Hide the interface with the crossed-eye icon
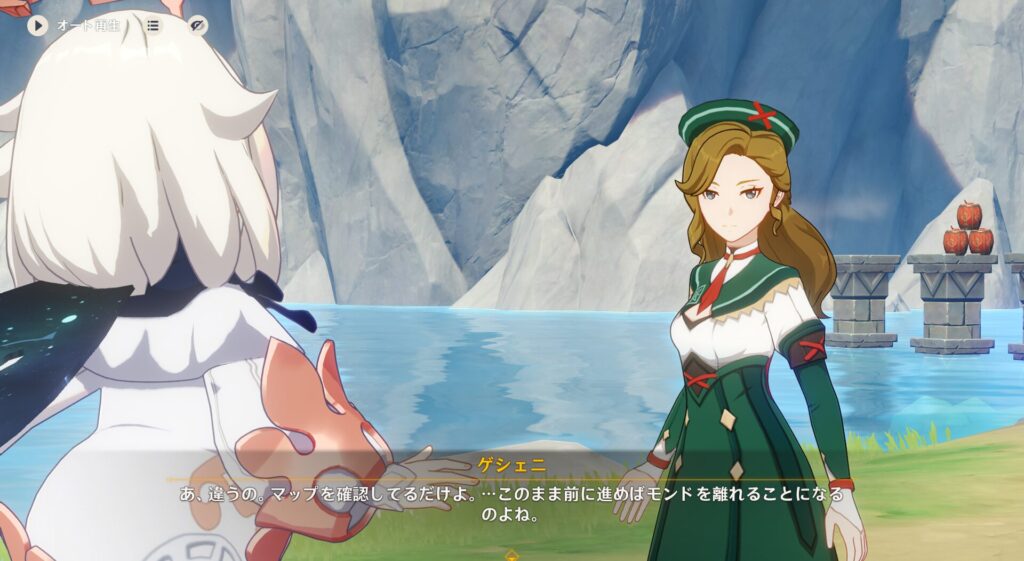Image resolution: width=1024 pixels, height=561 pixels. coord(198,25)
